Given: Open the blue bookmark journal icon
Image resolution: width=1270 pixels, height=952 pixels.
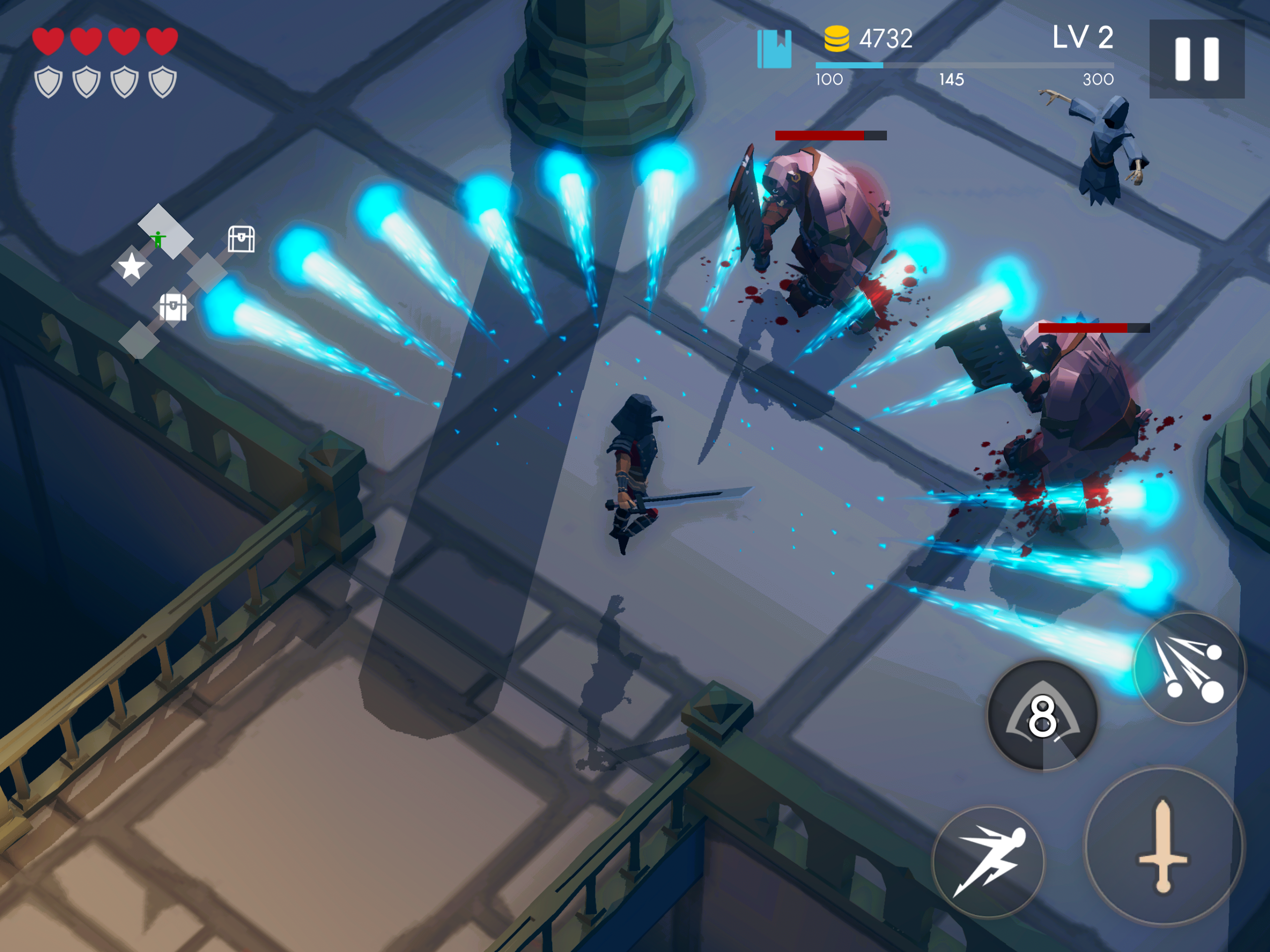Looking at the screenshot, I should tap(774, 49).
